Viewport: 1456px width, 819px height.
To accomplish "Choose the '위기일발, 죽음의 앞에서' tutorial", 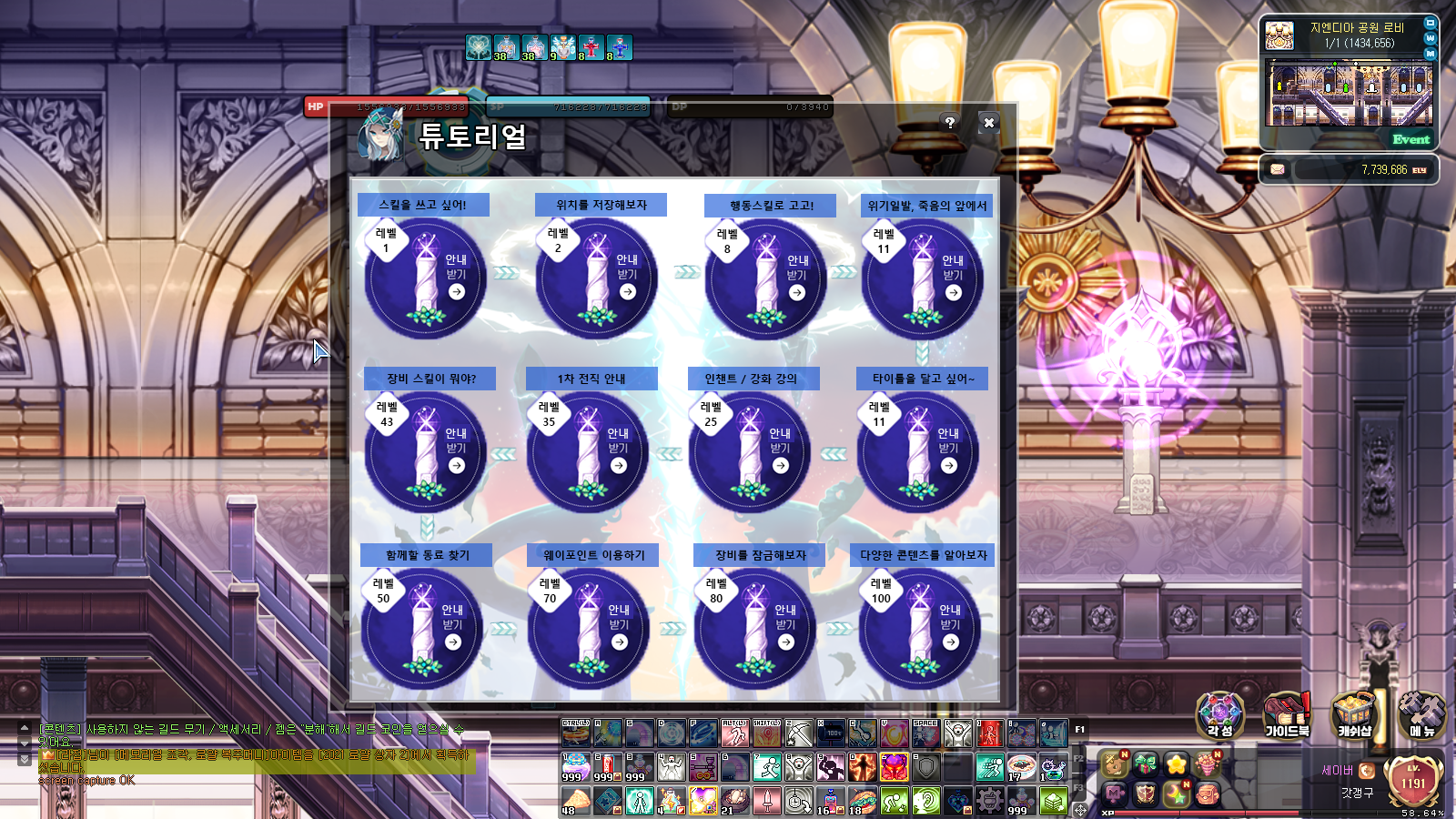I will (x=953, y=292).
